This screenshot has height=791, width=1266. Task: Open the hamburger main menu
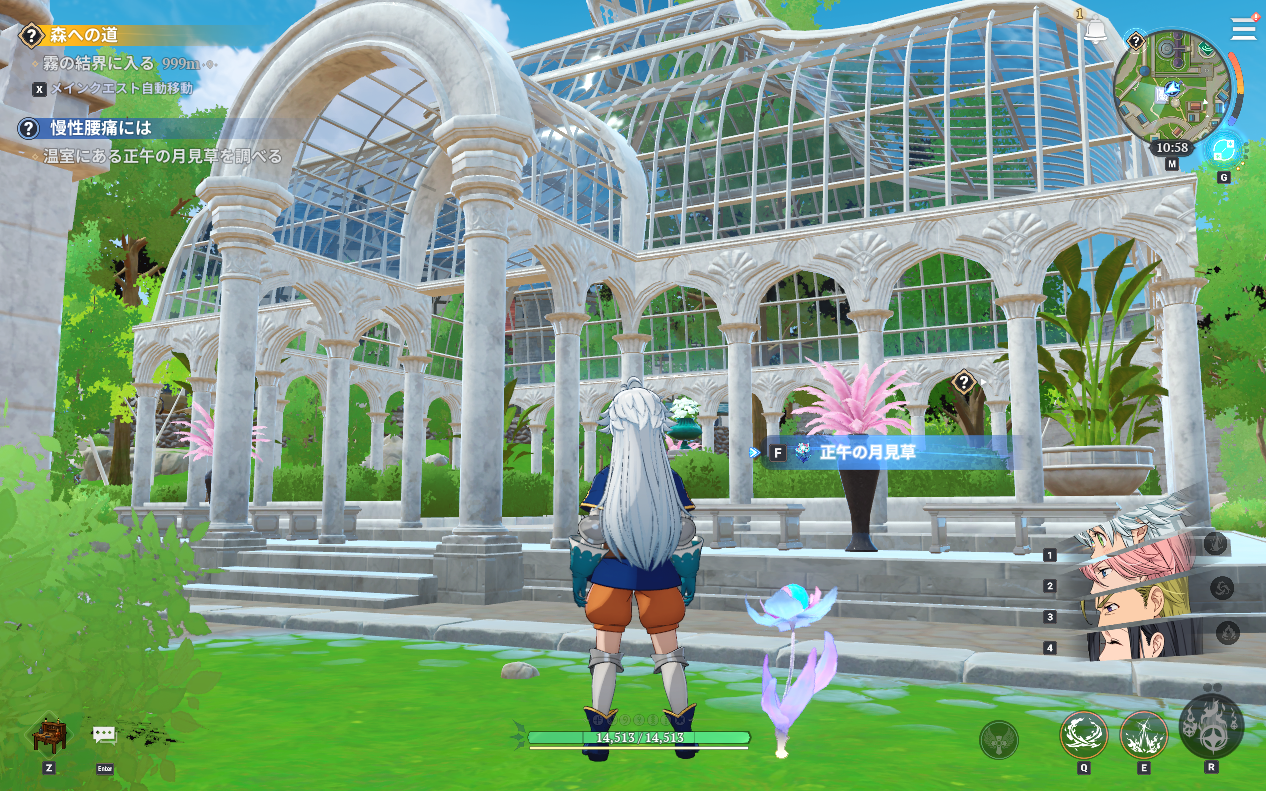click(x=1243, y=28)
